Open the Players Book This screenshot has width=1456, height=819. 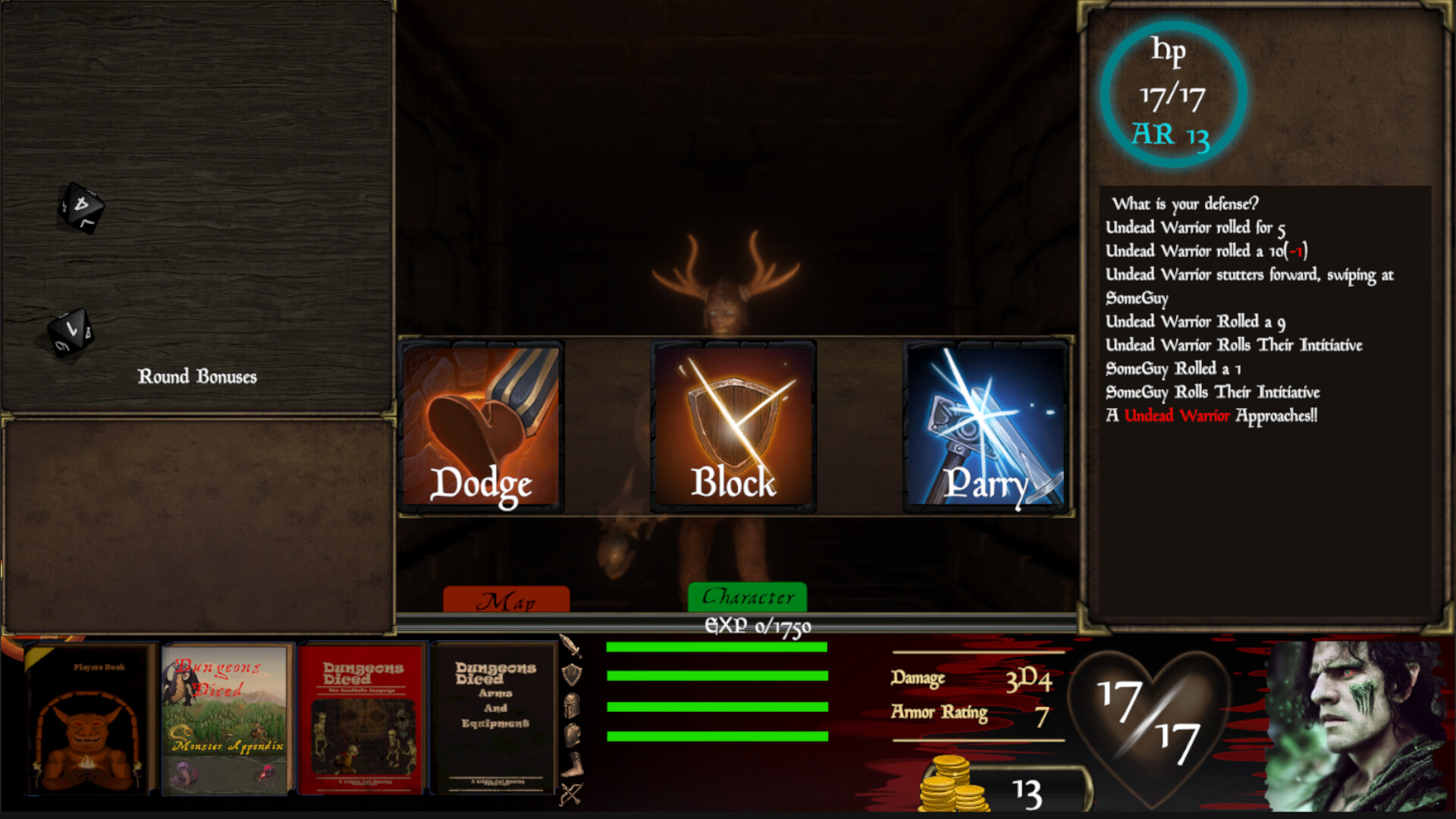(x=86, y=717)
